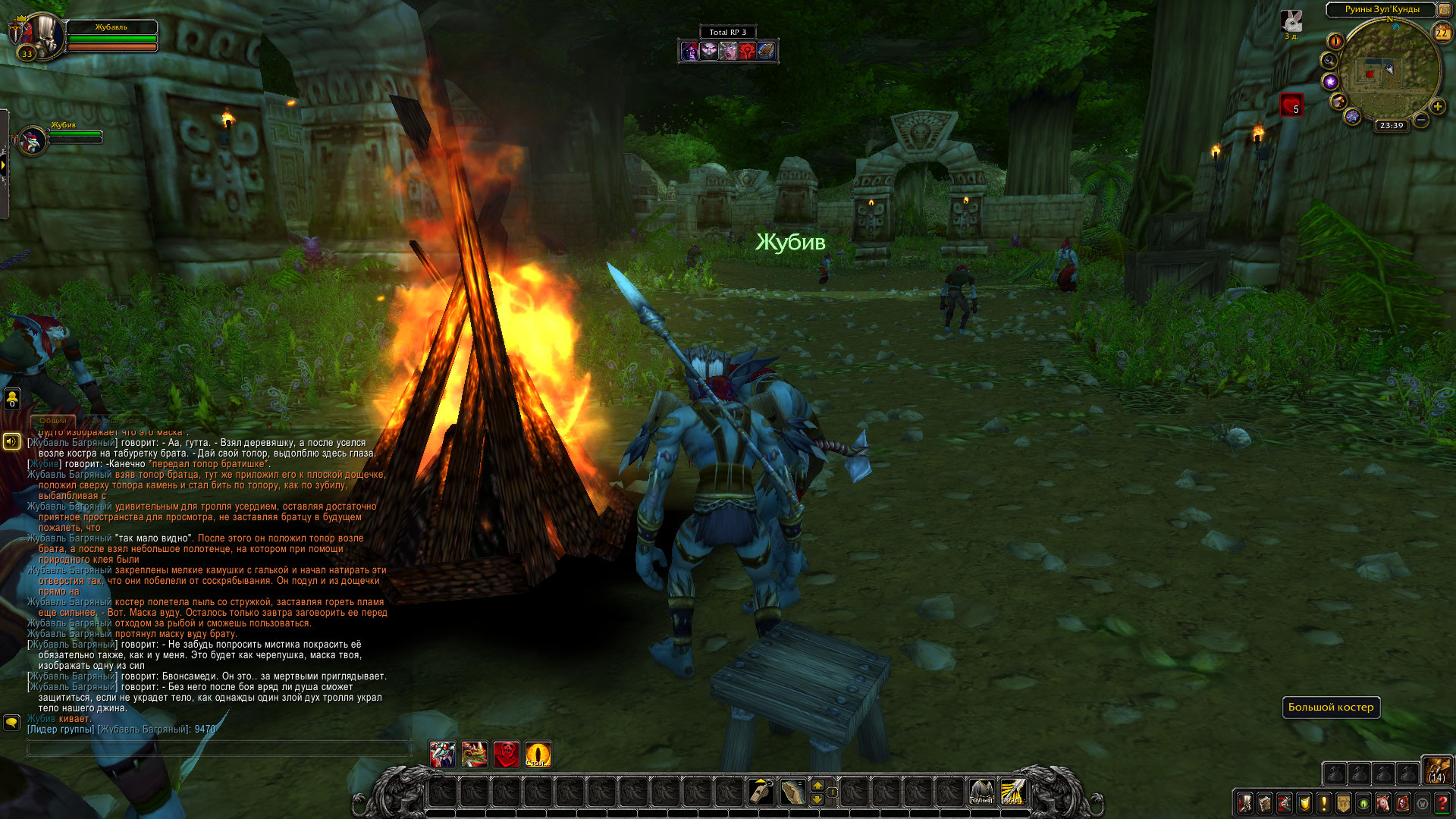
Task: Click the red heart buff icon
Action: tap(1291, 105)
